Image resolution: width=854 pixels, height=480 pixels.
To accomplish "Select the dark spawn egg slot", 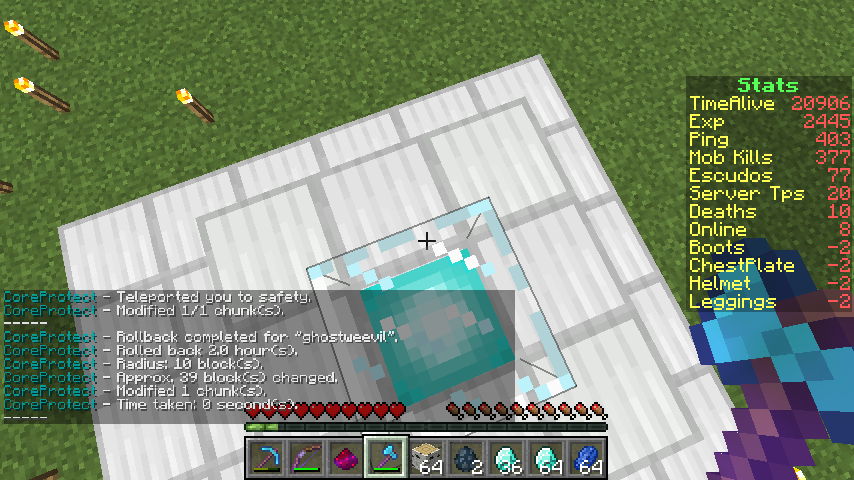I will 466,458.
